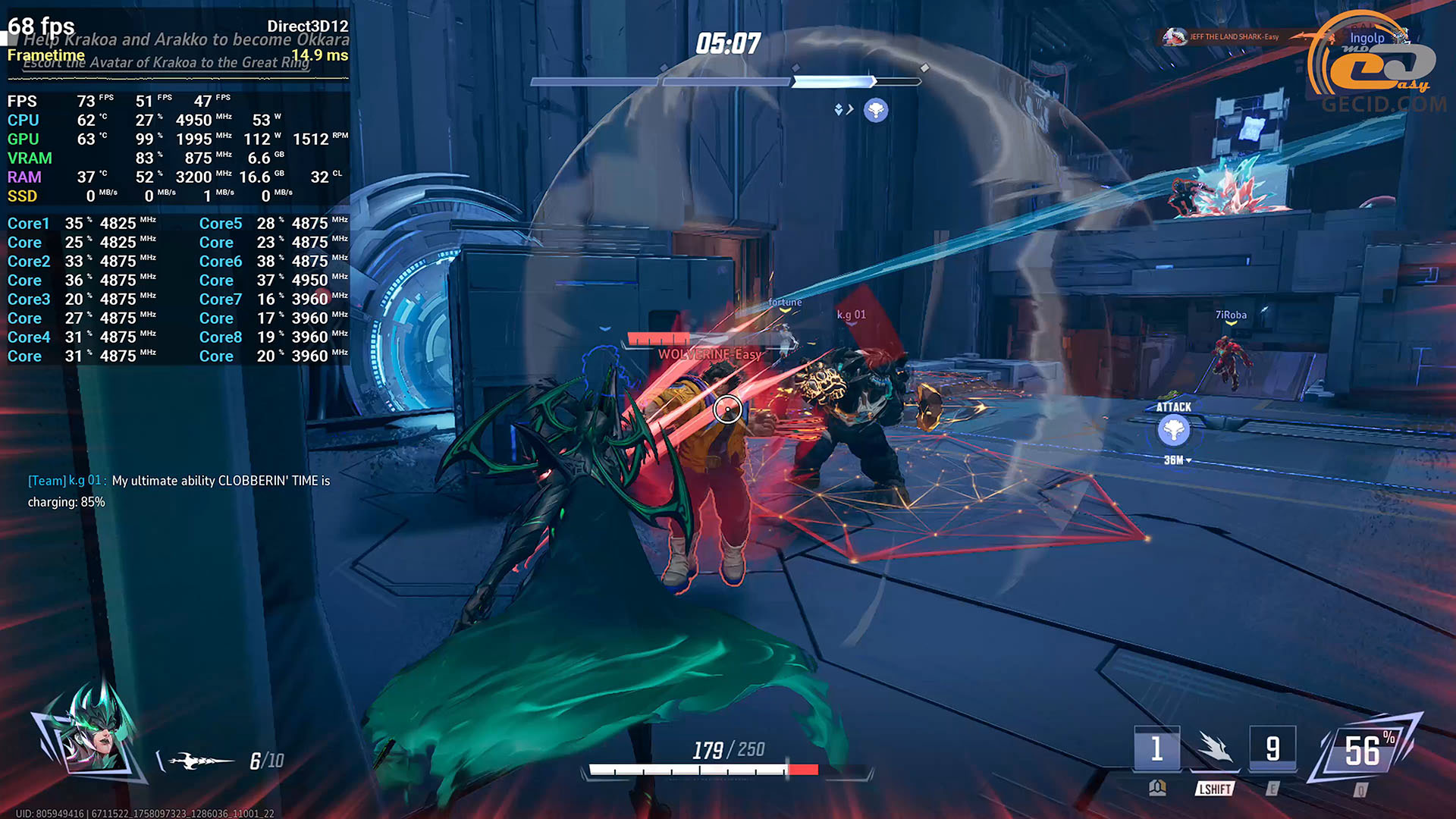The width and height of the screenshot is (1456, 819).
Task: Trigger the ultimate ability at 56%
Action: click(x=1364, y=751)
